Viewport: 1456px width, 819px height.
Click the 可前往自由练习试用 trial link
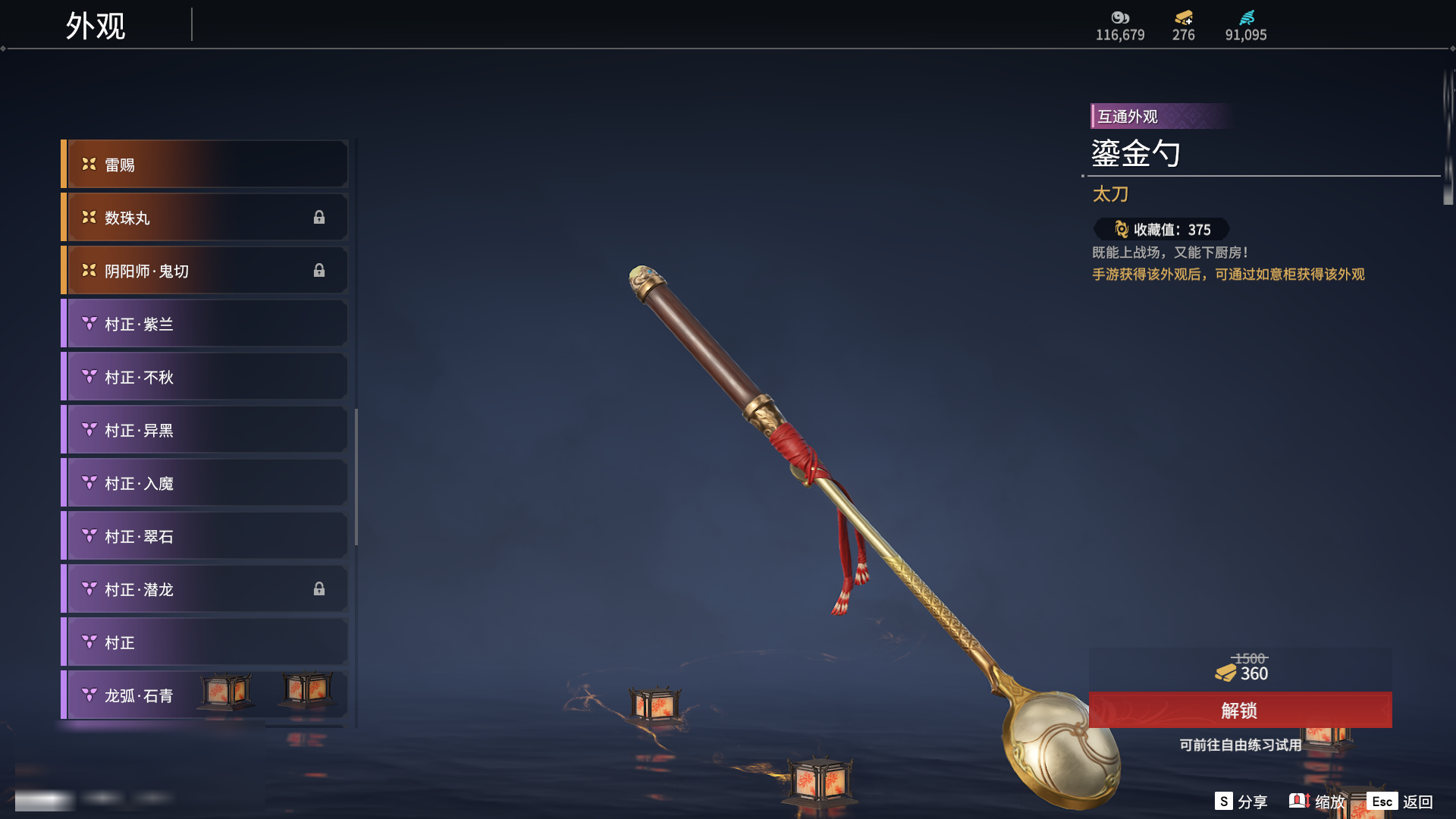point(1240,745)
